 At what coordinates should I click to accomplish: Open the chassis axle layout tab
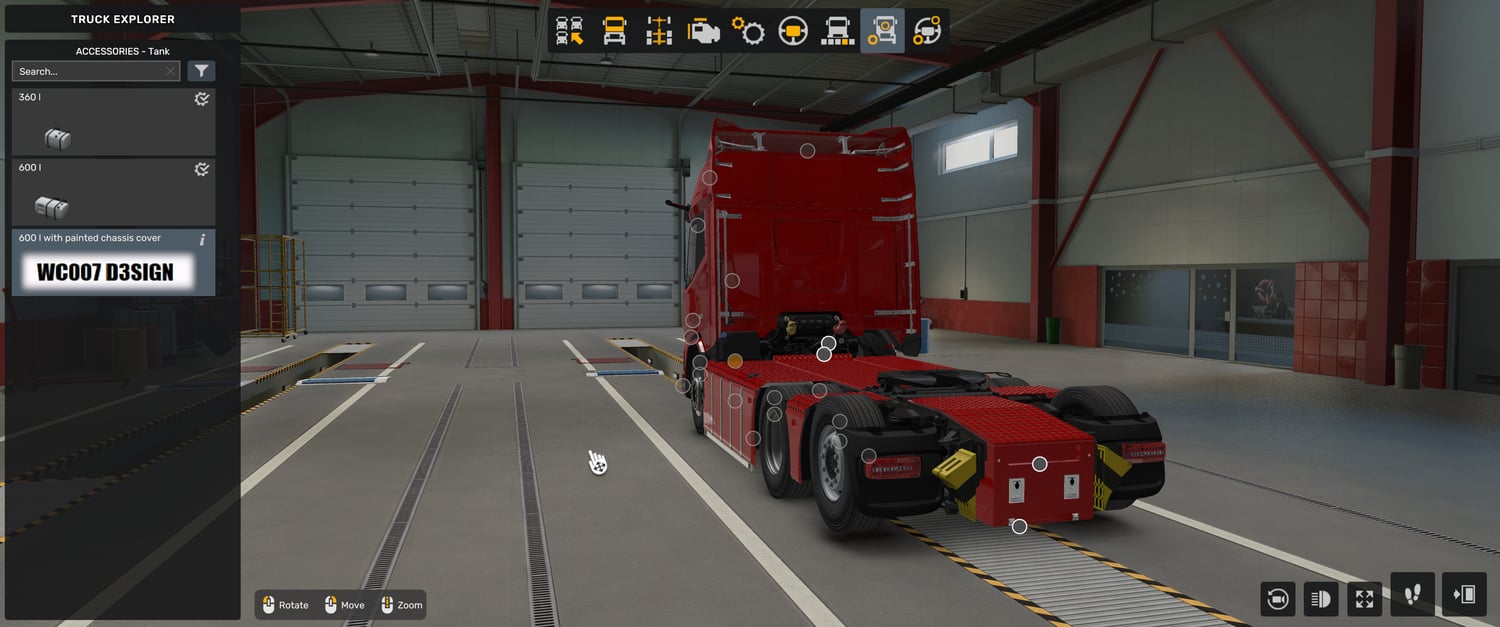[x=659, y=31]
